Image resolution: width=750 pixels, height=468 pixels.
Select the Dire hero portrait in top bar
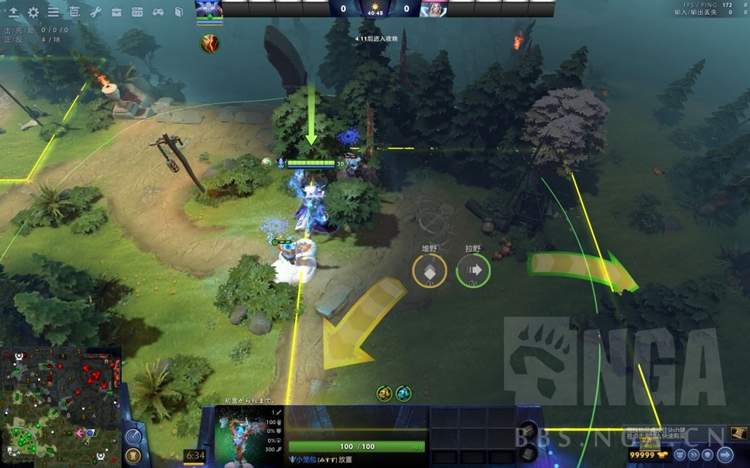click(x=433, y=9)
